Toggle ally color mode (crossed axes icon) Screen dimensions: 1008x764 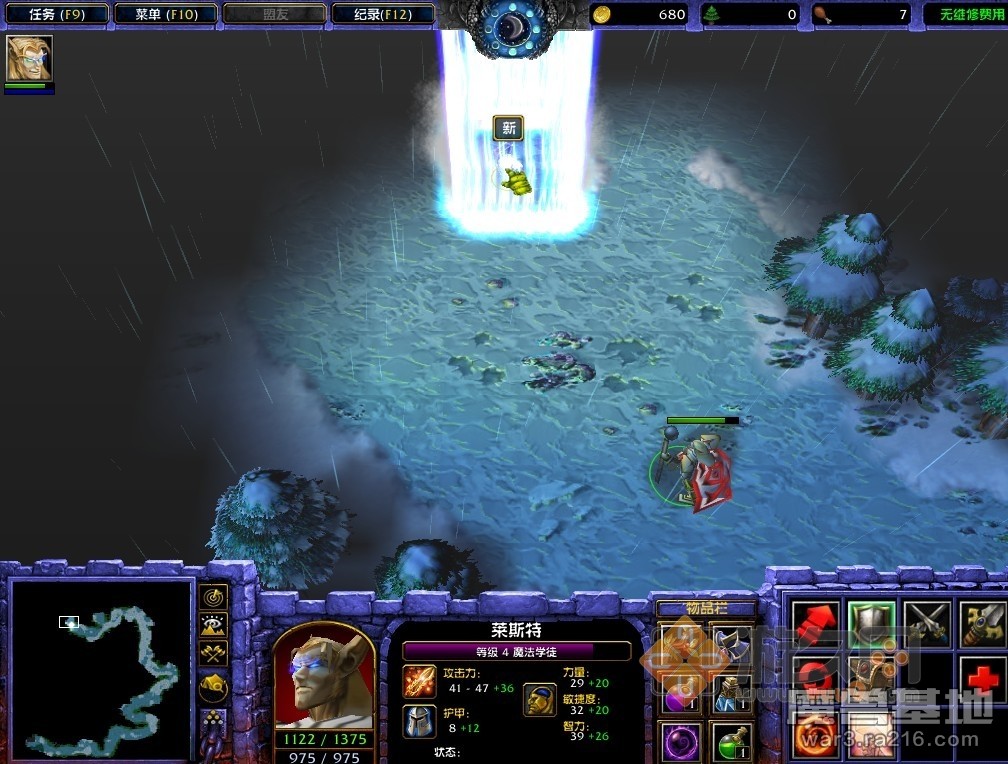pyautogui.click(x=213, y=654)
